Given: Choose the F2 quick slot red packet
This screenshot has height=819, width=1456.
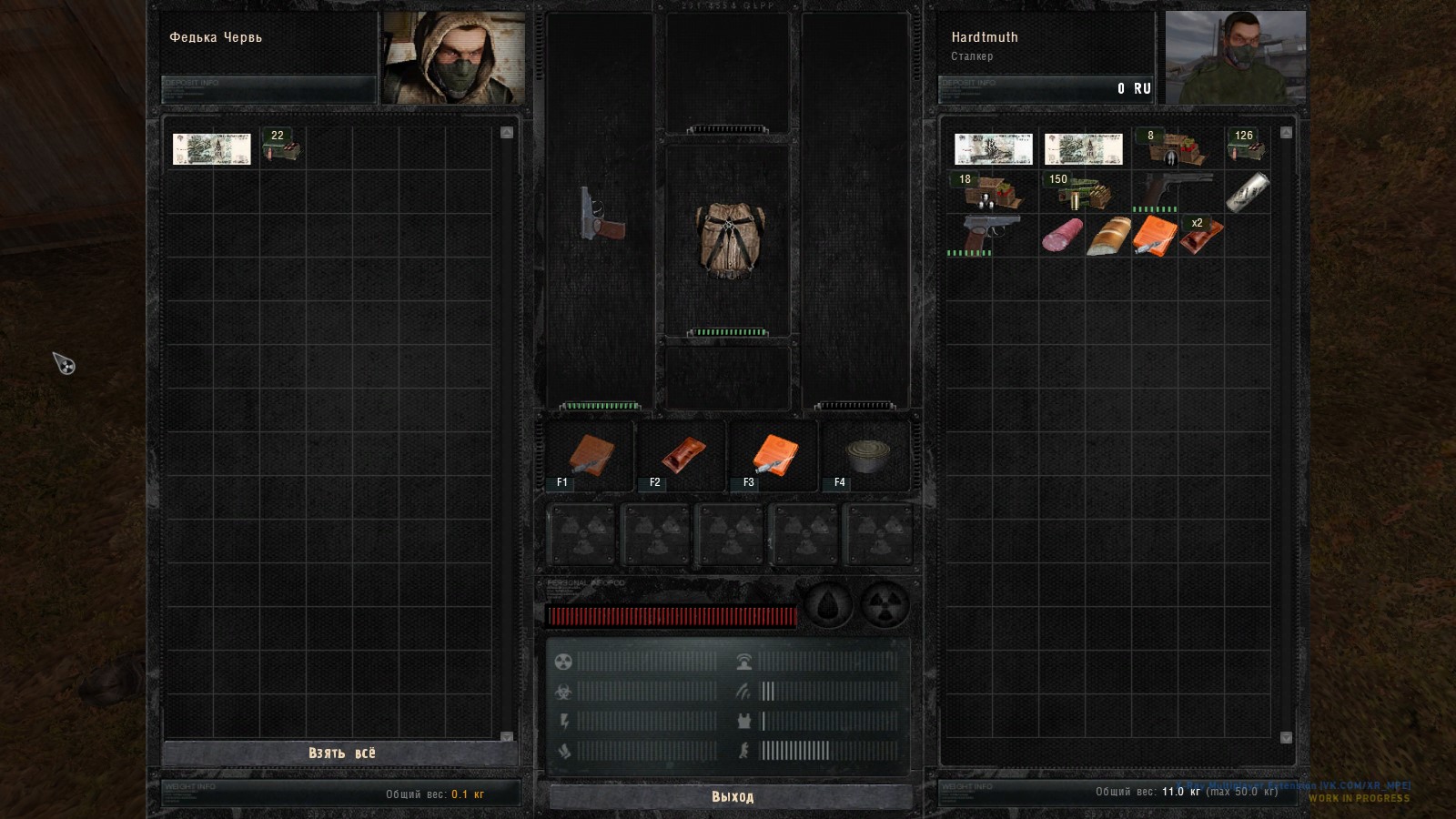Looking at the screenshot, I should click(682, 455).
